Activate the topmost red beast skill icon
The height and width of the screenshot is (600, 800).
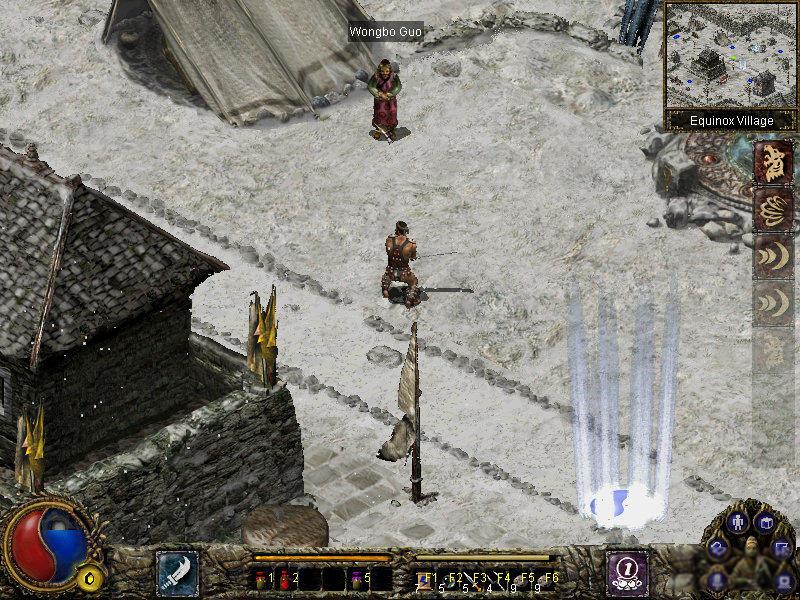(773, 163)
